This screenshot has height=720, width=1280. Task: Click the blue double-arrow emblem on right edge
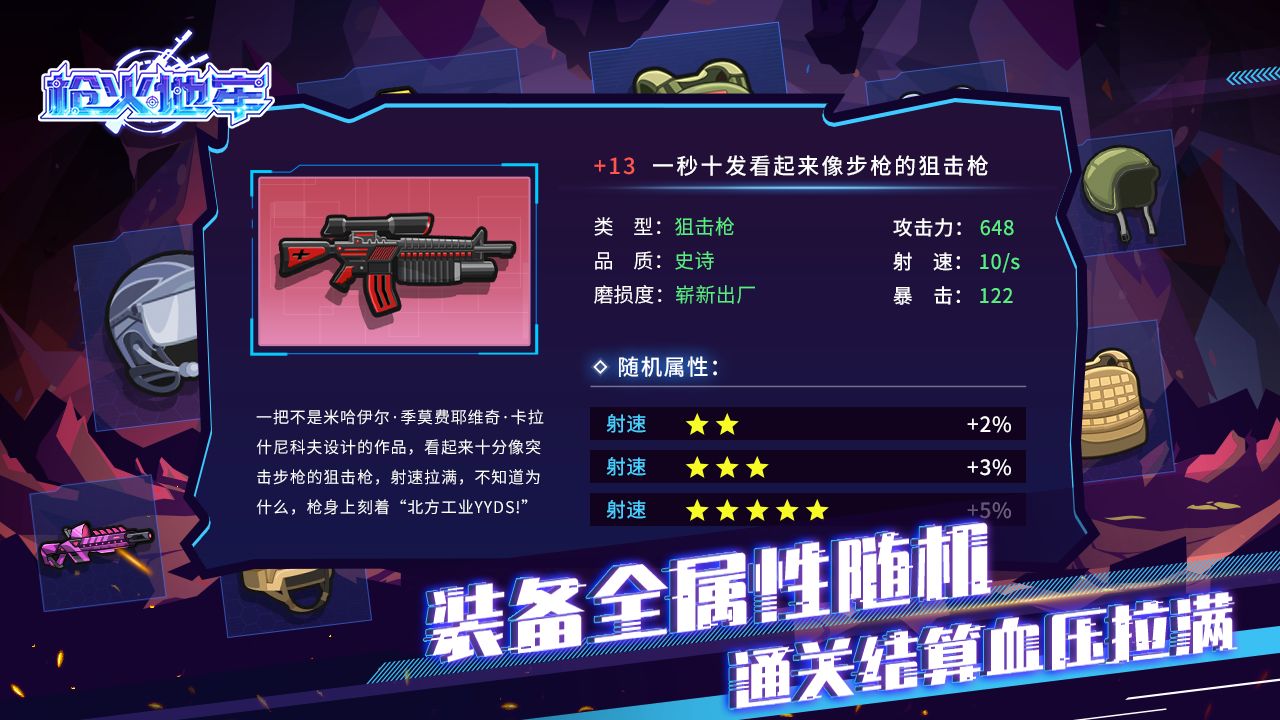[x=1248, y=75]
